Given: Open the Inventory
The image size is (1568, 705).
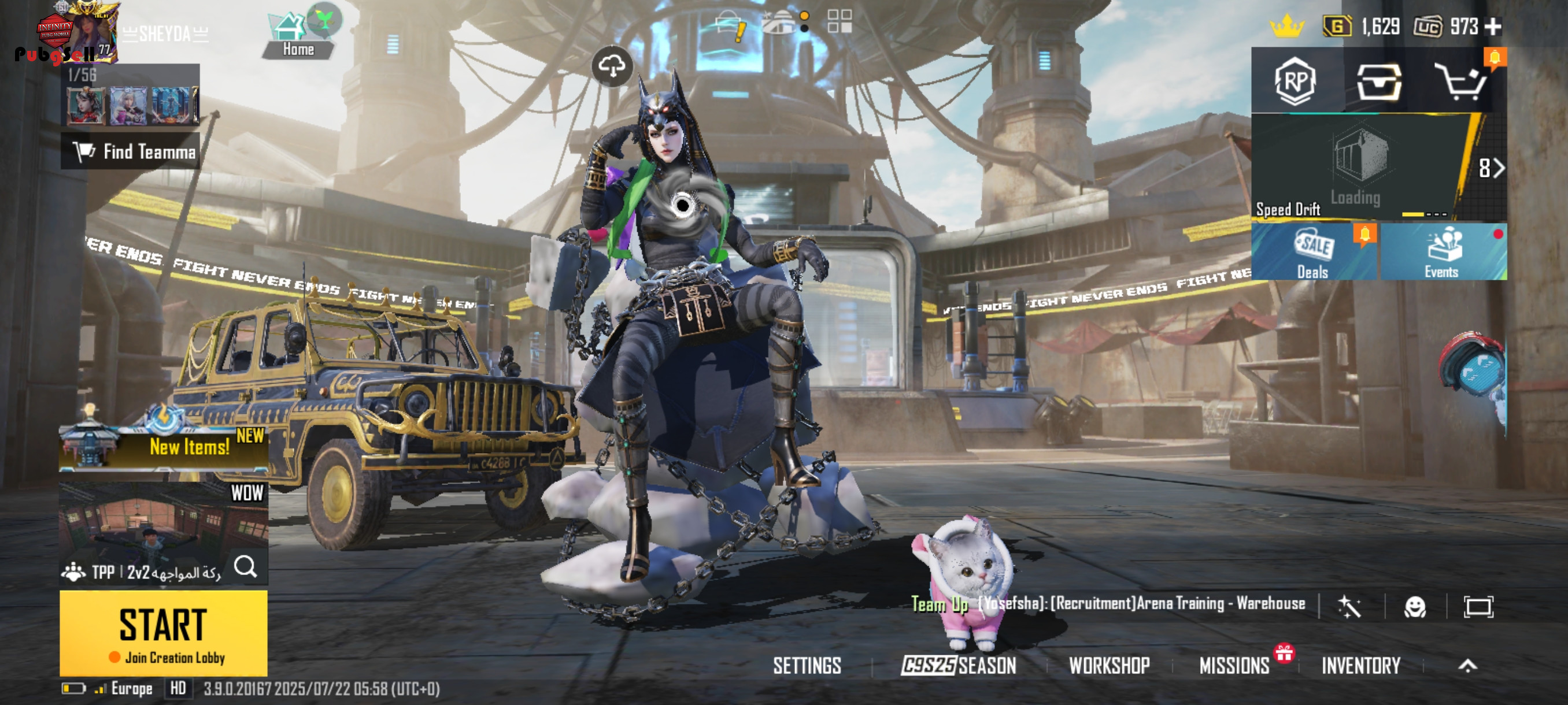Looking at the screenshot, I should coord(1361,666).
